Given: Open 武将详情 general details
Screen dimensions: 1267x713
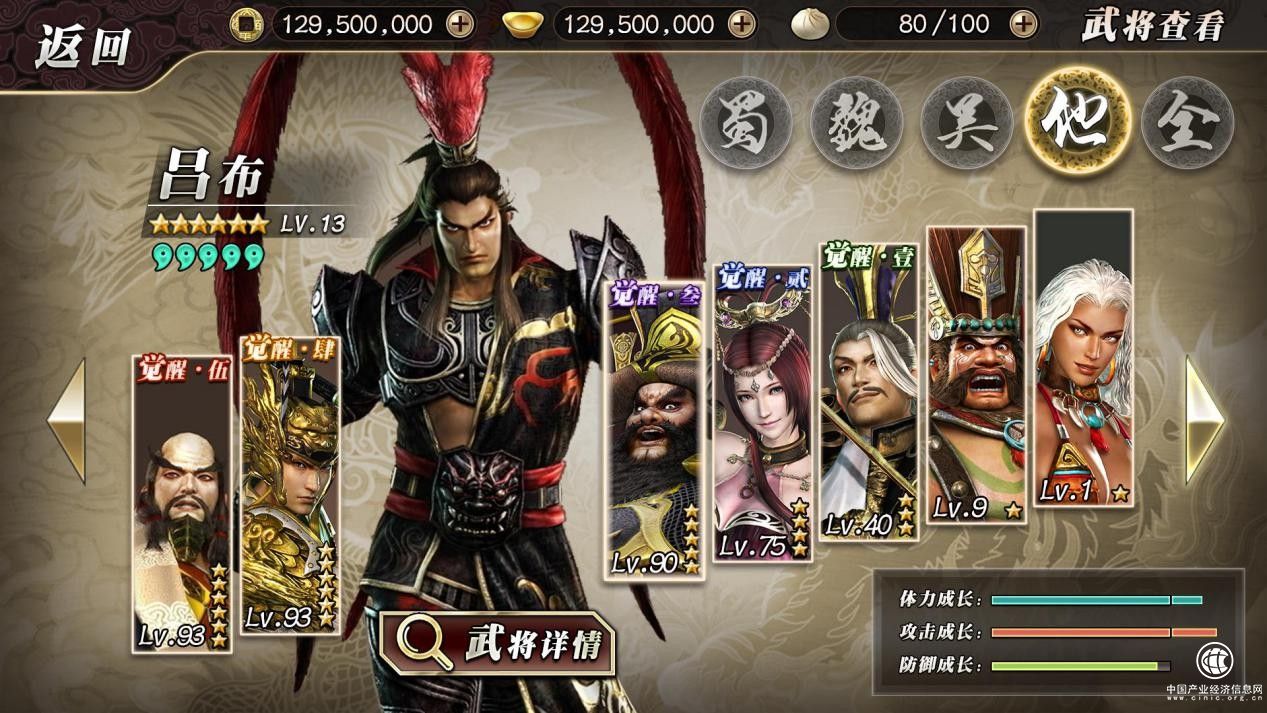Looking at the screenshot, I should (x=497, y=644).
